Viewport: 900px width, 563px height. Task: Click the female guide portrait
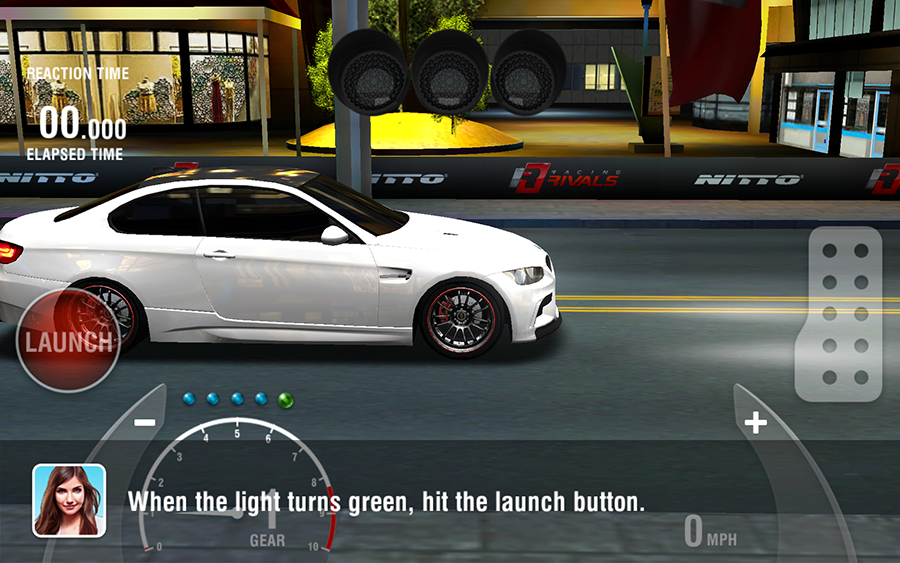69,500
